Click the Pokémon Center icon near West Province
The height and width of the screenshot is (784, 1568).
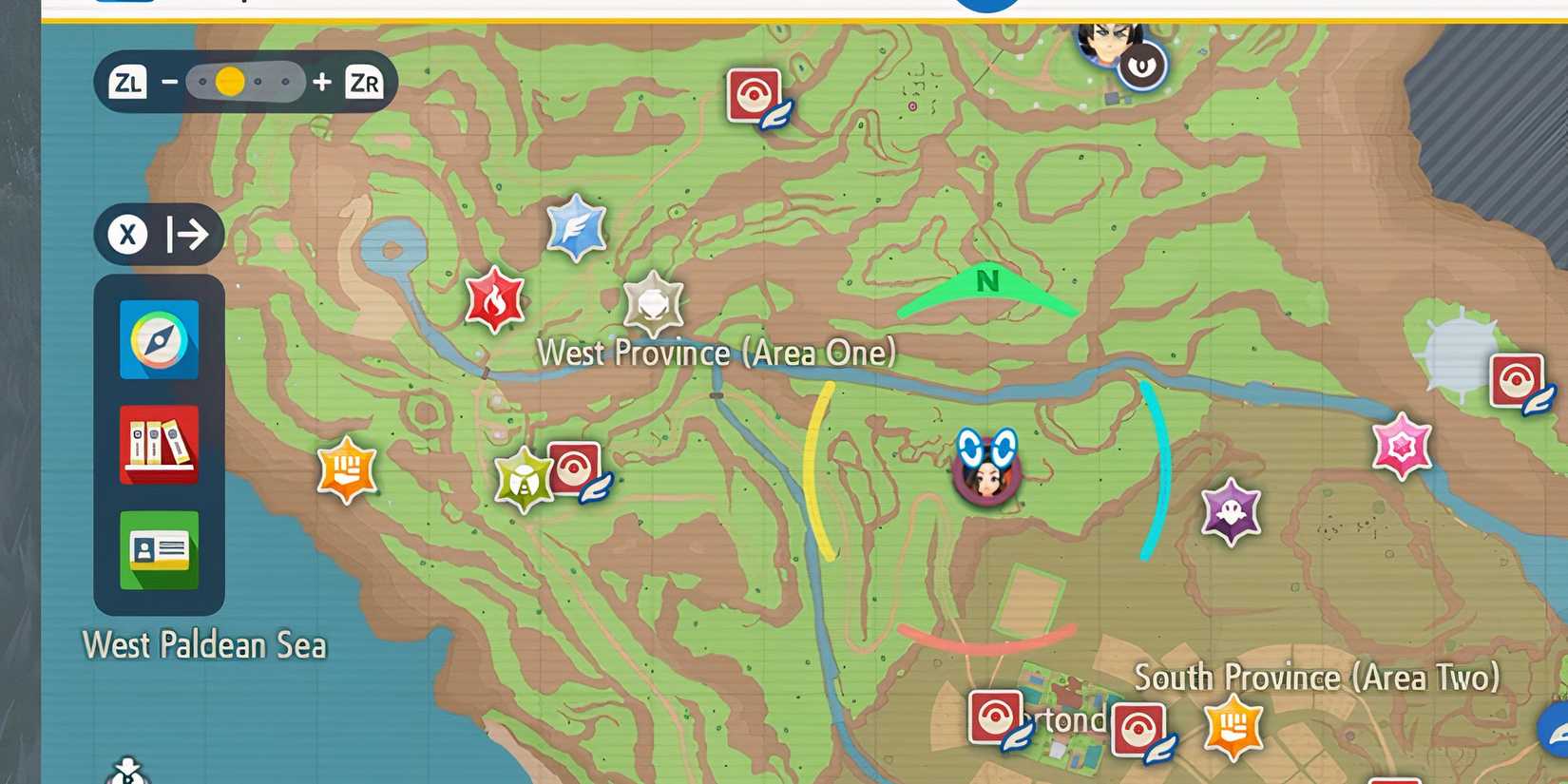coord(575,468)
